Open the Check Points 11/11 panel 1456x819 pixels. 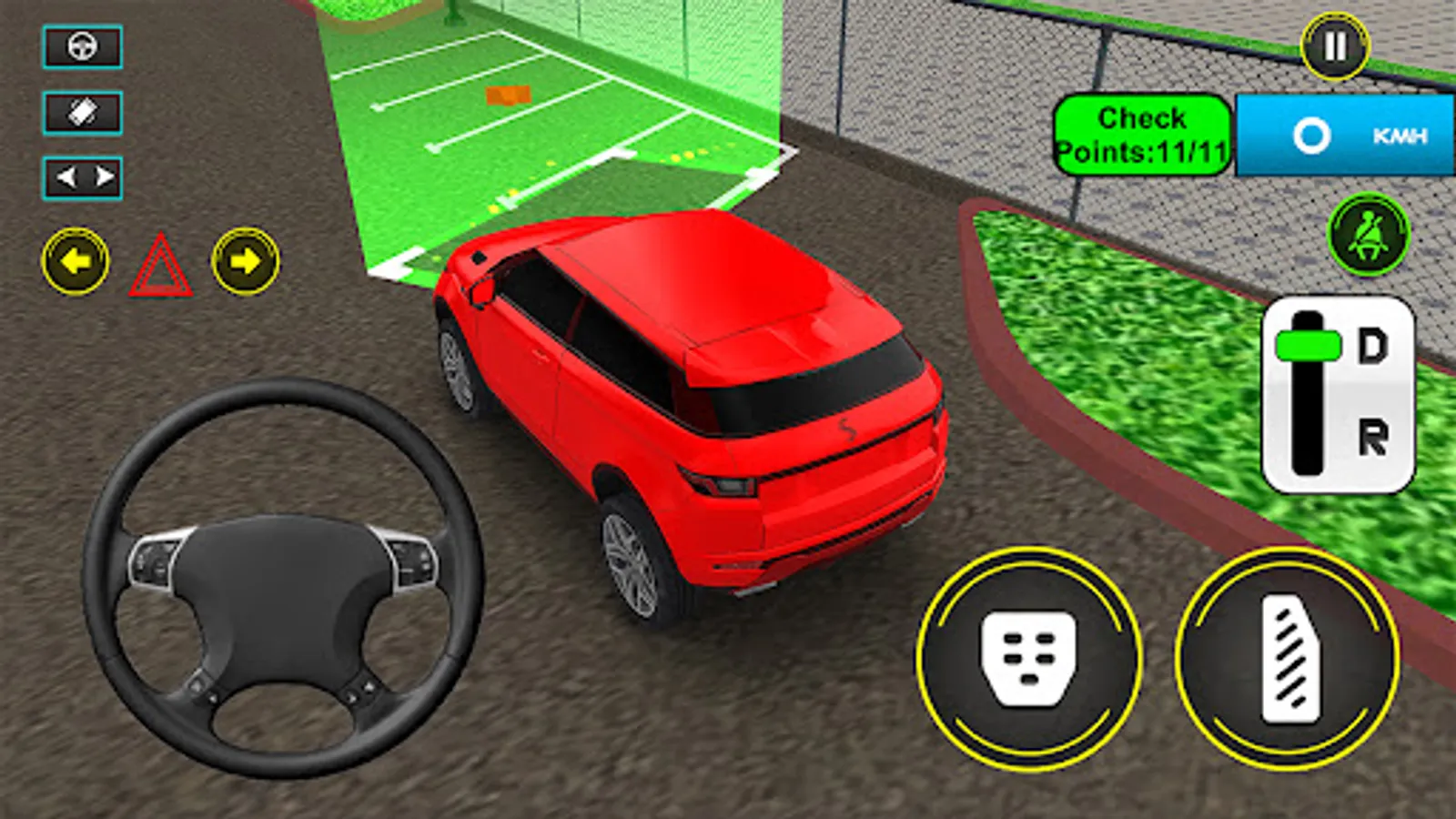point(1143,134)
